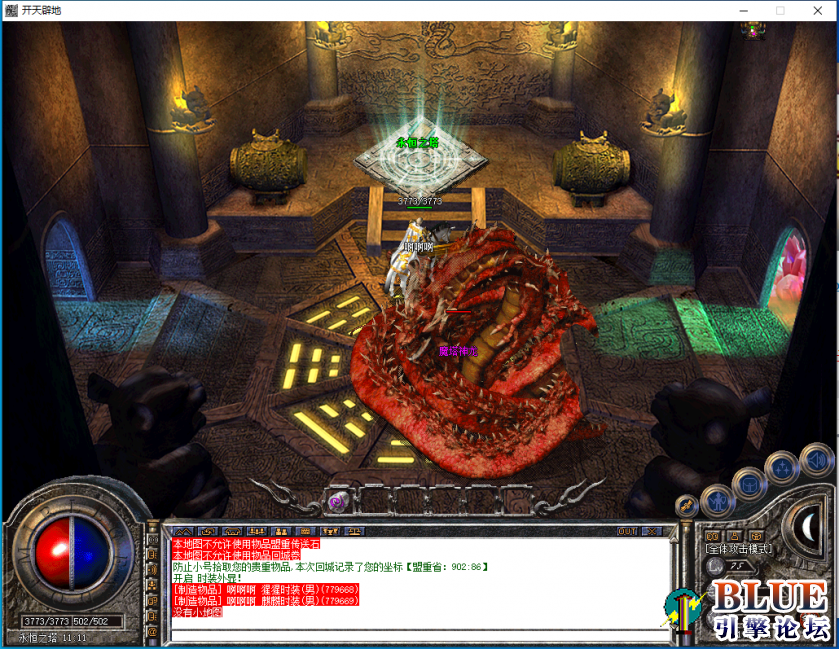Image resolution: width=839 pixels, height=649 pixels.
Task: Click the OUT button above chat
Action: tap(627, 531)
